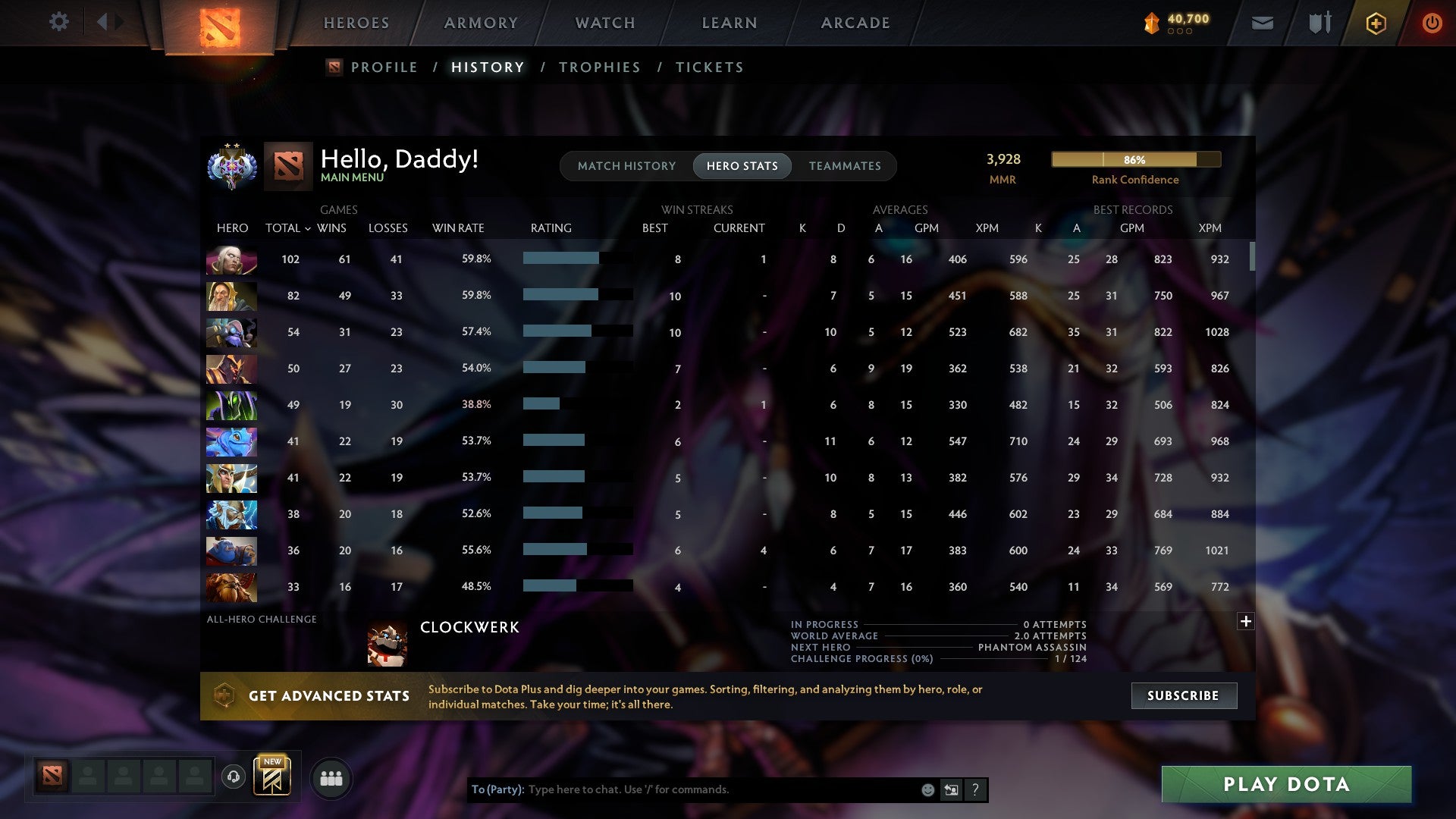This screenshot has height=819, width=1456.
Task: Click in the party chat input field
Action: (682, 789)
